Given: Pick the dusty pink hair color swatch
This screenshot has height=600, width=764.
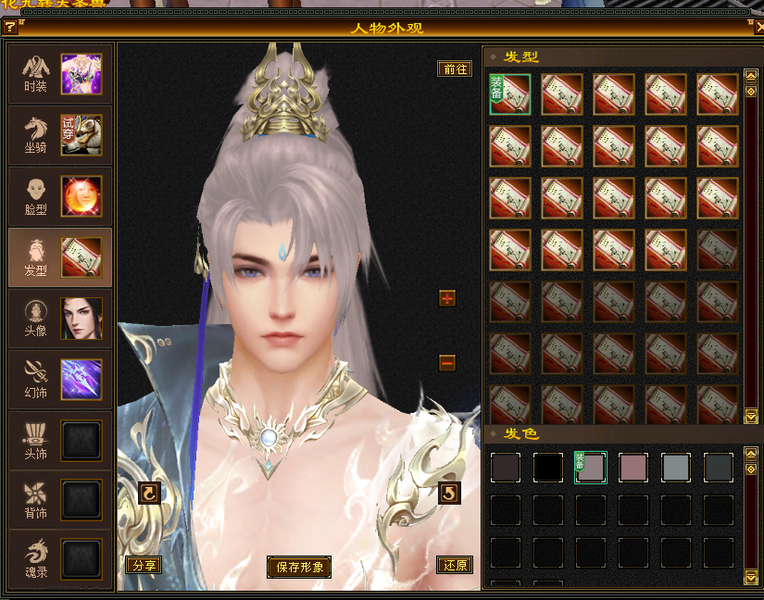Looking at the screenshot, I should point(634,468).
